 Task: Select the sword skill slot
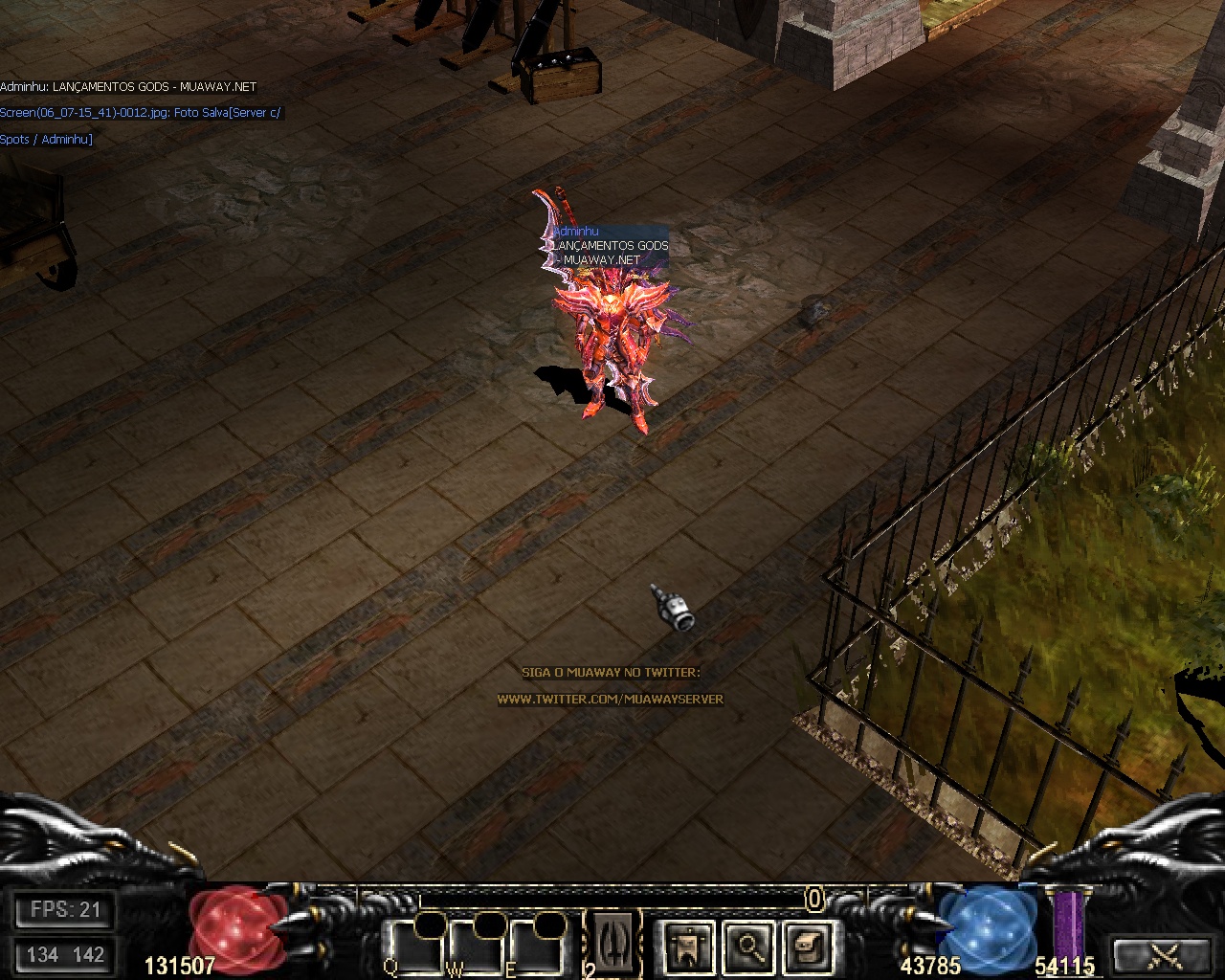pyautogui.click(x=612, y=944)
